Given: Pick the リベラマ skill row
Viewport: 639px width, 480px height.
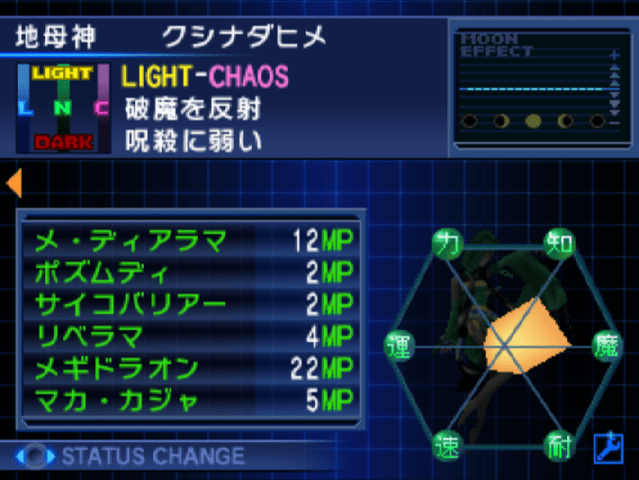Looking at the screenshot, I should tap(190, 336).
